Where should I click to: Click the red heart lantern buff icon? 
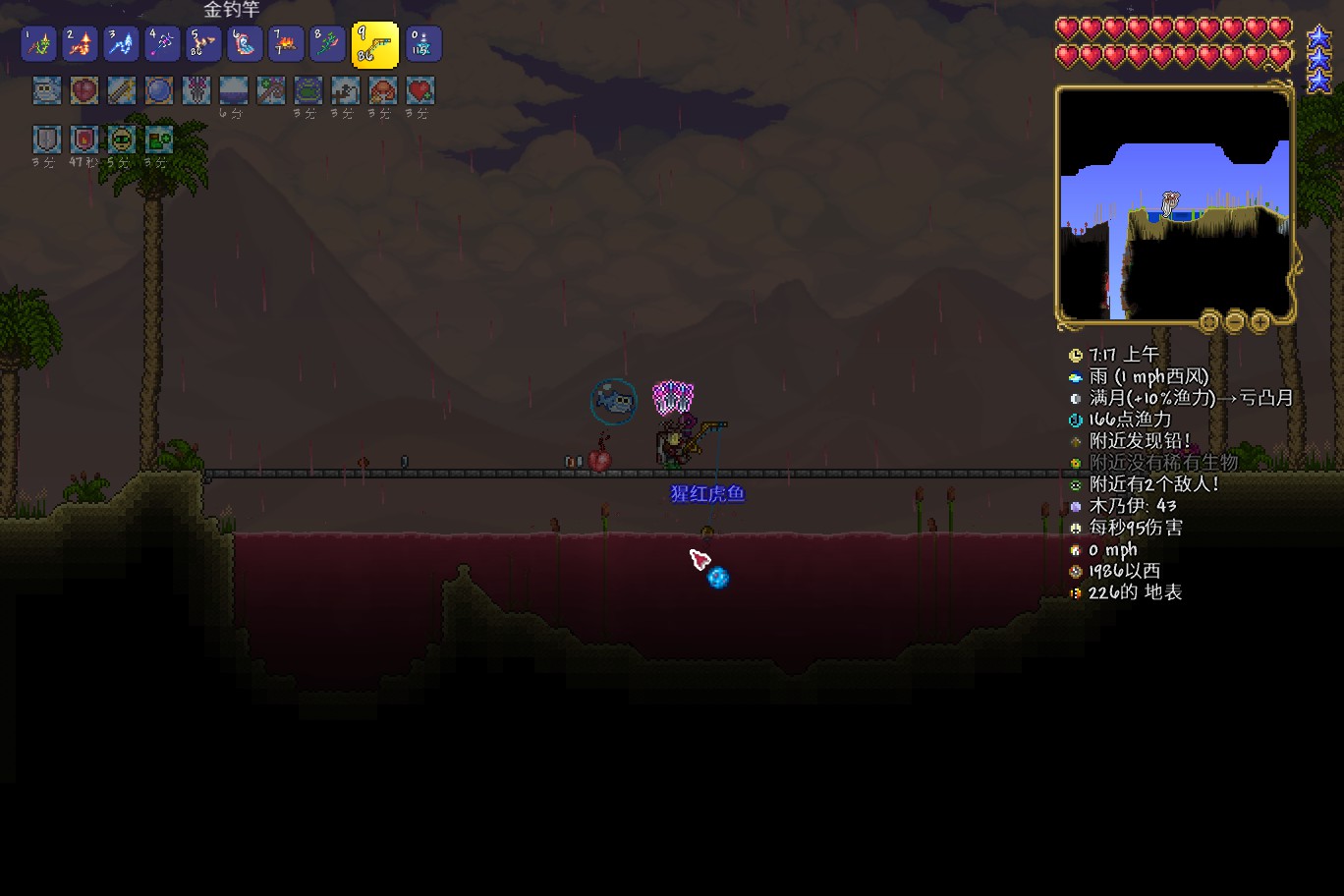click(84, 91)
